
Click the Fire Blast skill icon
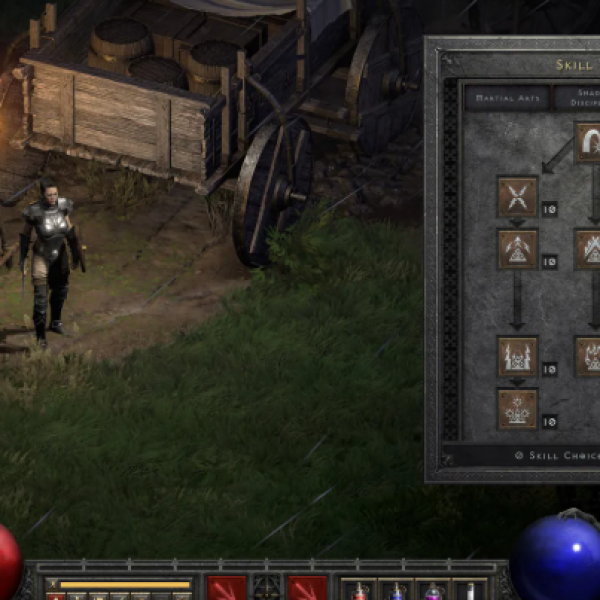[589, 143]
